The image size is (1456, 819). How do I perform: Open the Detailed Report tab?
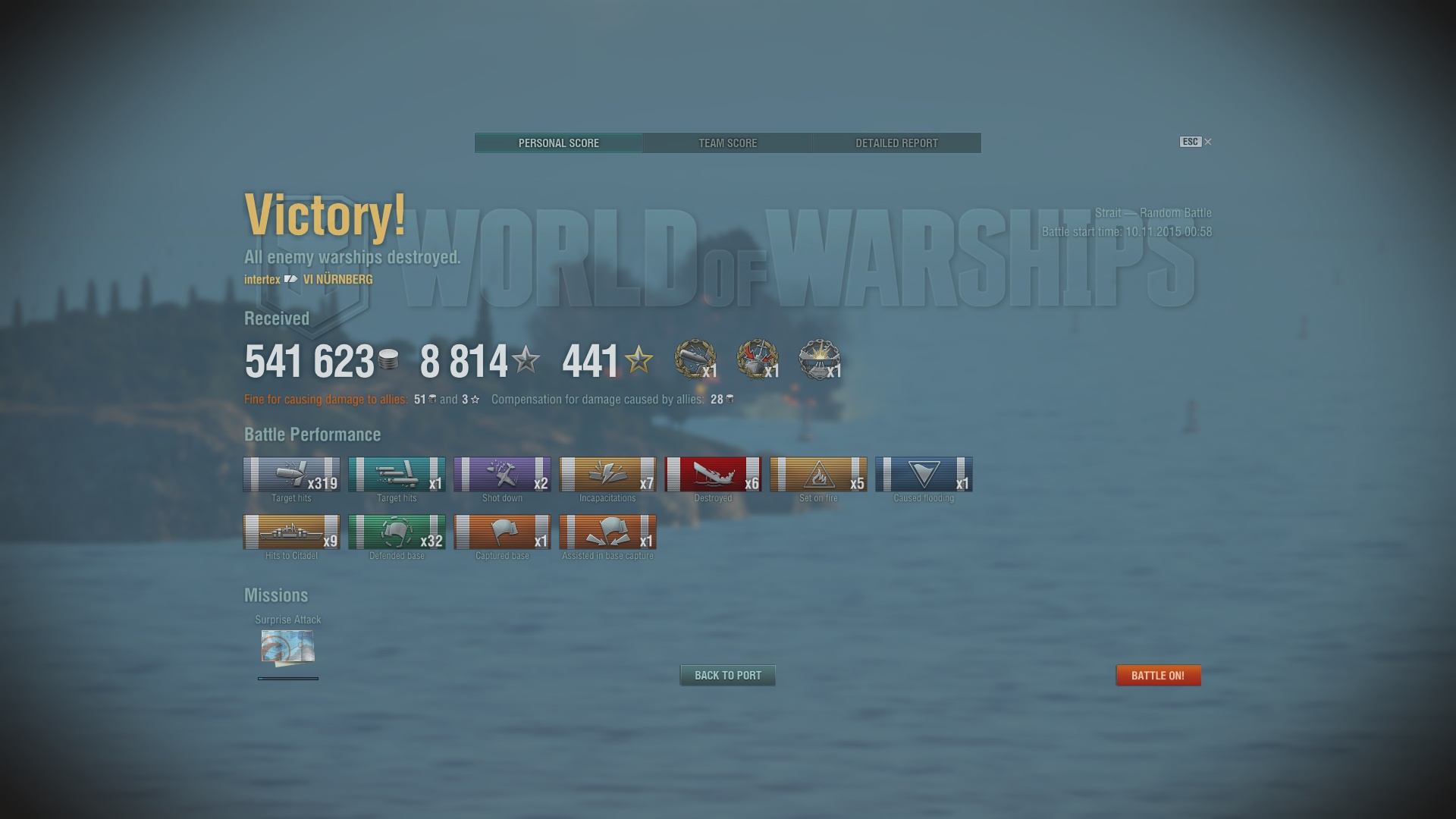click(x=896, y=143)
